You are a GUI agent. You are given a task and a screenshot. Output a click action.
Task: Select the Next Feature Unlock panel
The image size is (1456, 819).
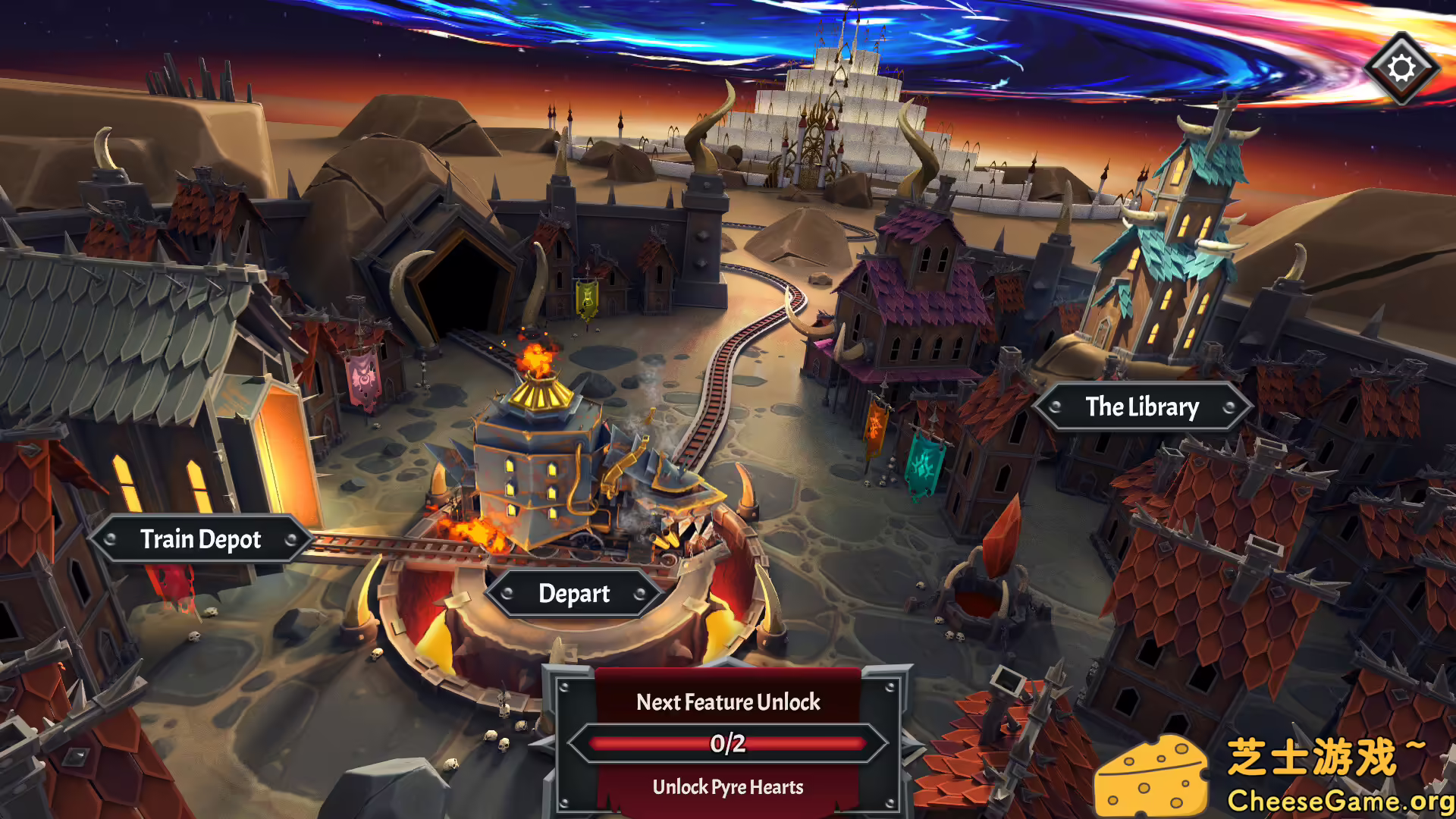tap(728, 742)
